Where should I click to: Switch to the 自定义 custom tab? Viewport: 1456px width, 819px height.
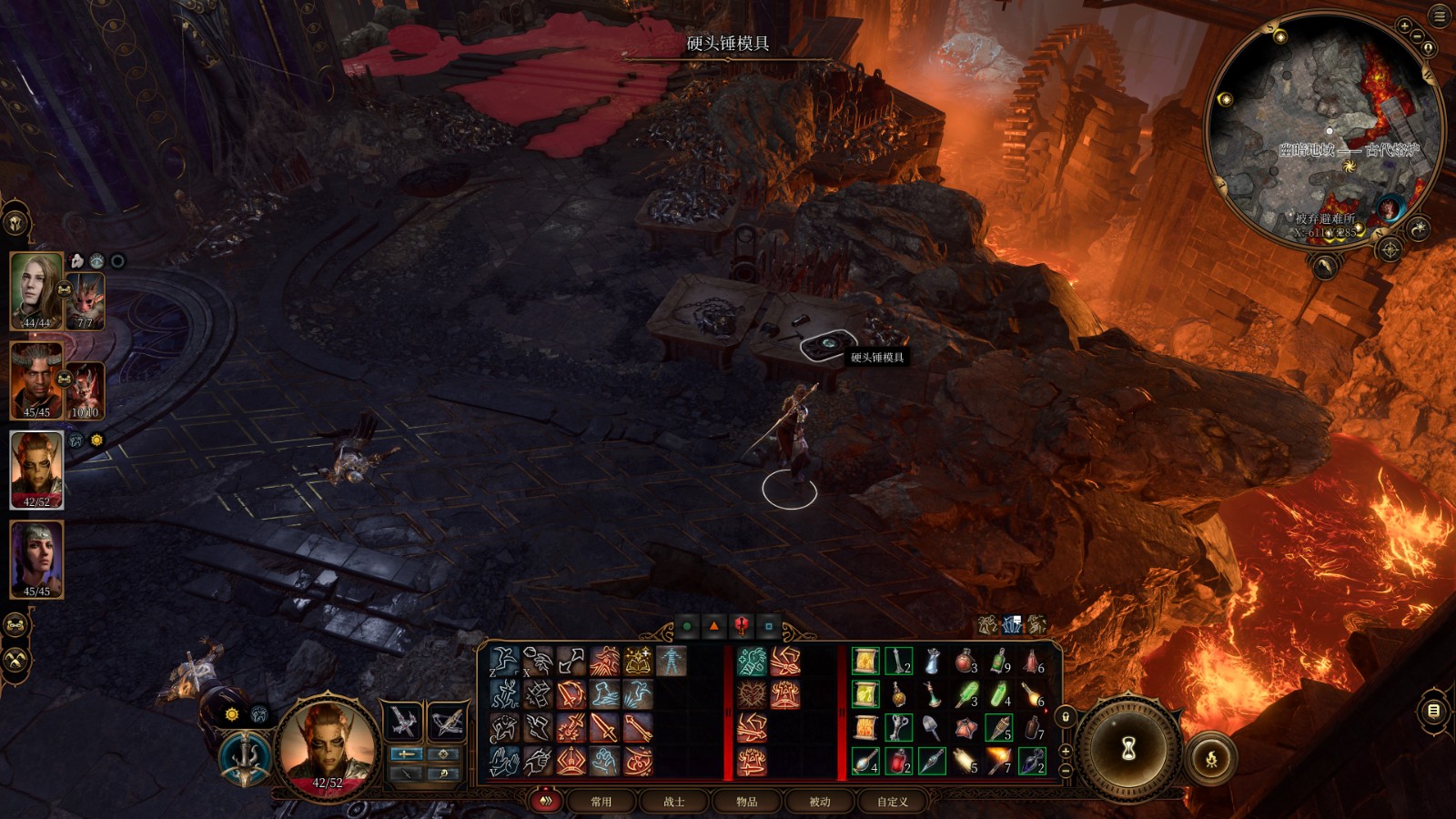[893, 802]
